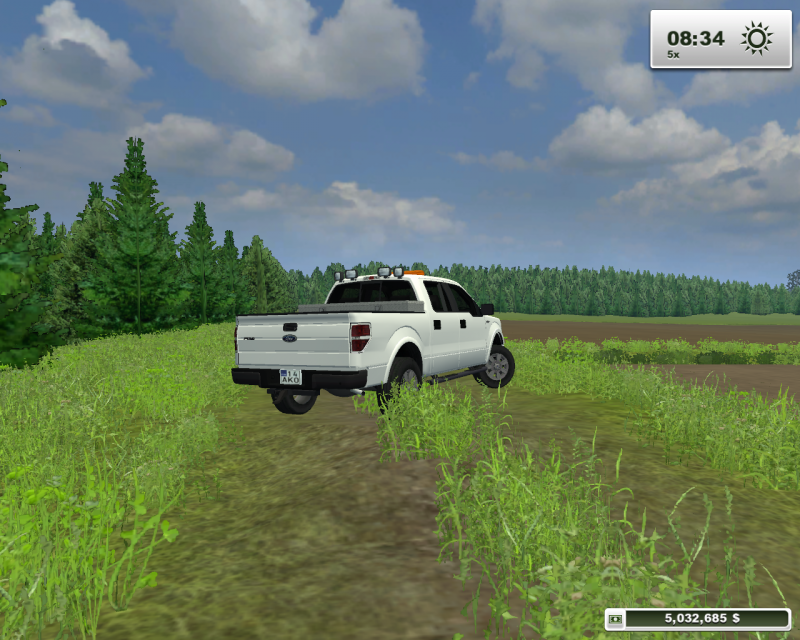Click the sun weather icon

click(756, 39)
